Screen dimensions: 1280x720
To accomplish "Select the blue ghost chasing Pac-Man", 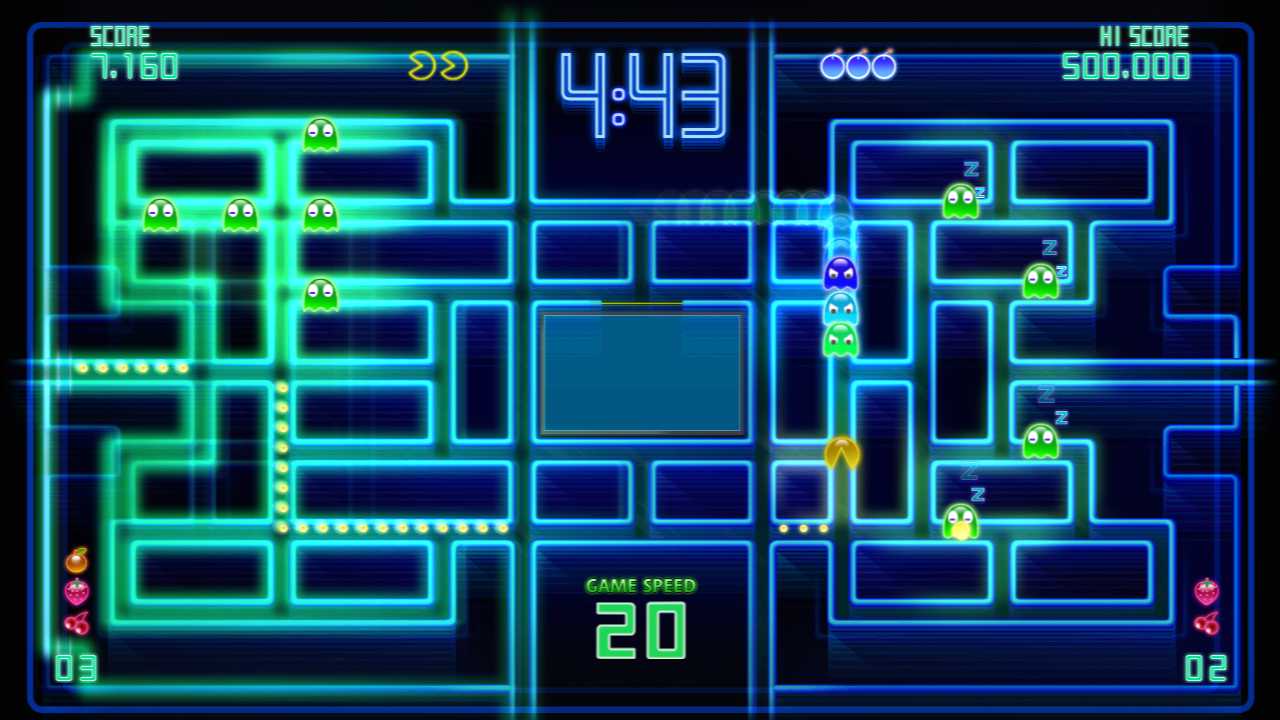I will coord(841,275).
